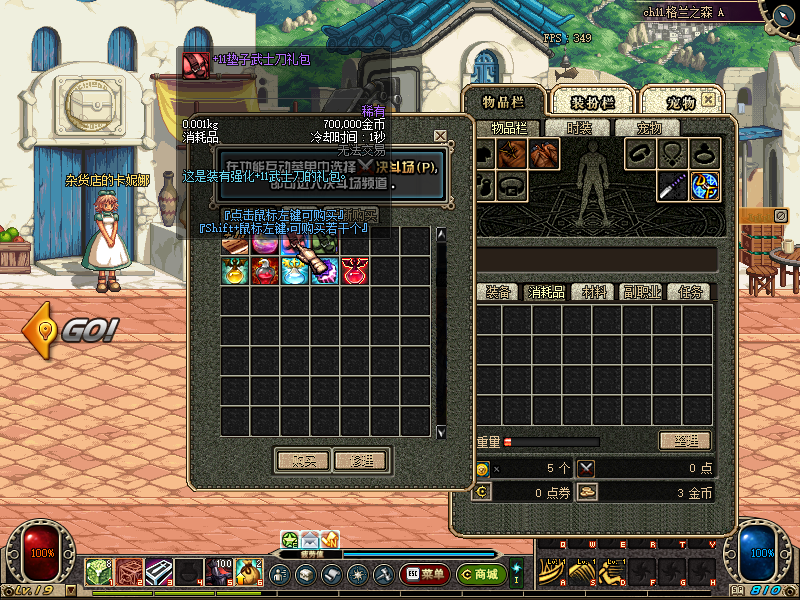Switch to the 材料 category tab

point(595,292)
